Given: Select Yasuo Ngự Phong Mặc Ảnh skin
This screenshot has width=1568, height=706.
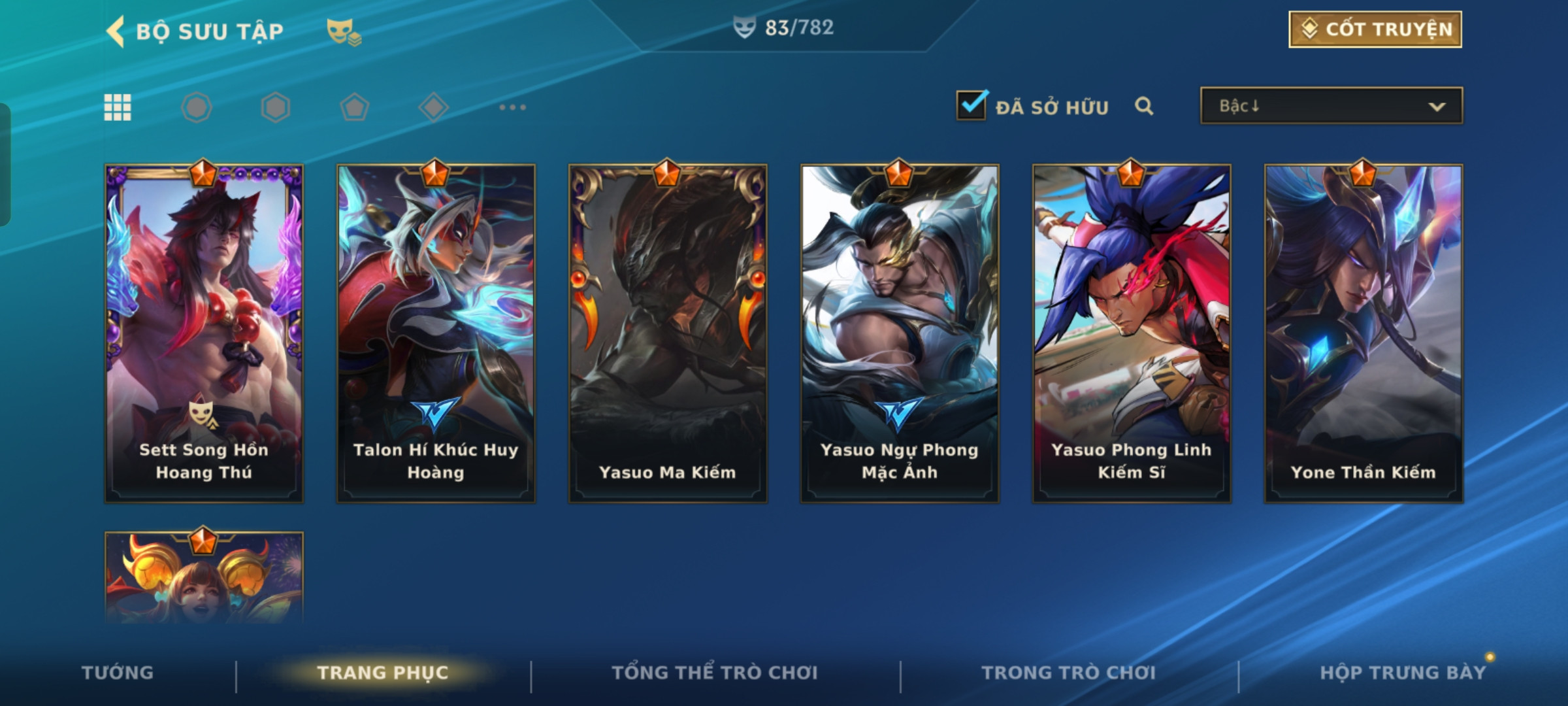Looking at the screenshot, I should click(900, 333).
